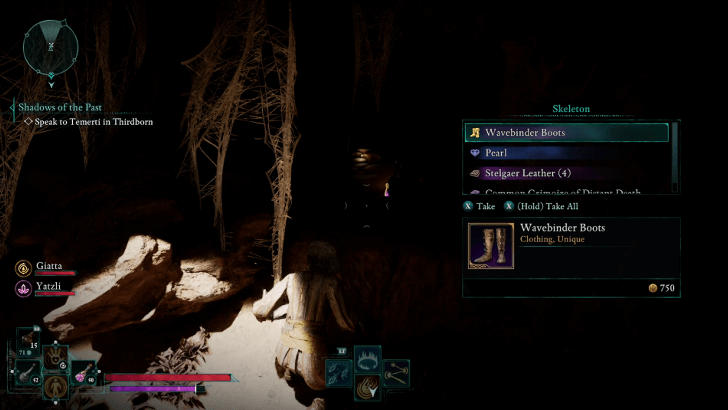Viewport: 728px width, 410px height.
Task: Select companion Giatta's portrait icon
Action: [22, 269]
